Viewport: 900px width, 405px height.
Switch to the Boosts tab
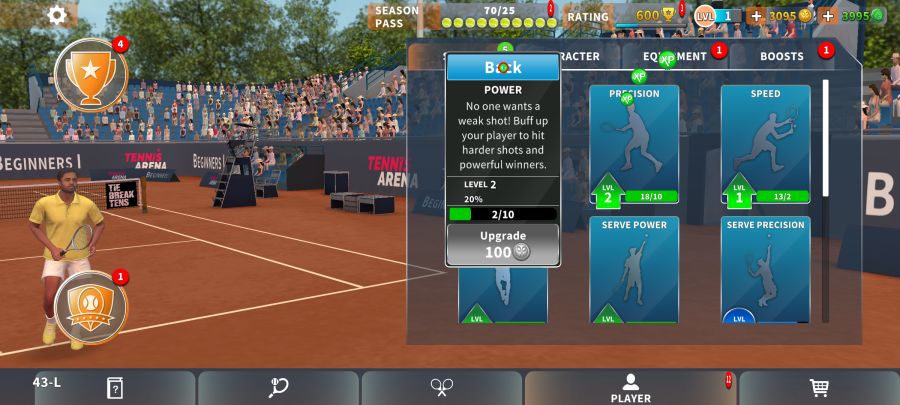click(x=782, y=56)
